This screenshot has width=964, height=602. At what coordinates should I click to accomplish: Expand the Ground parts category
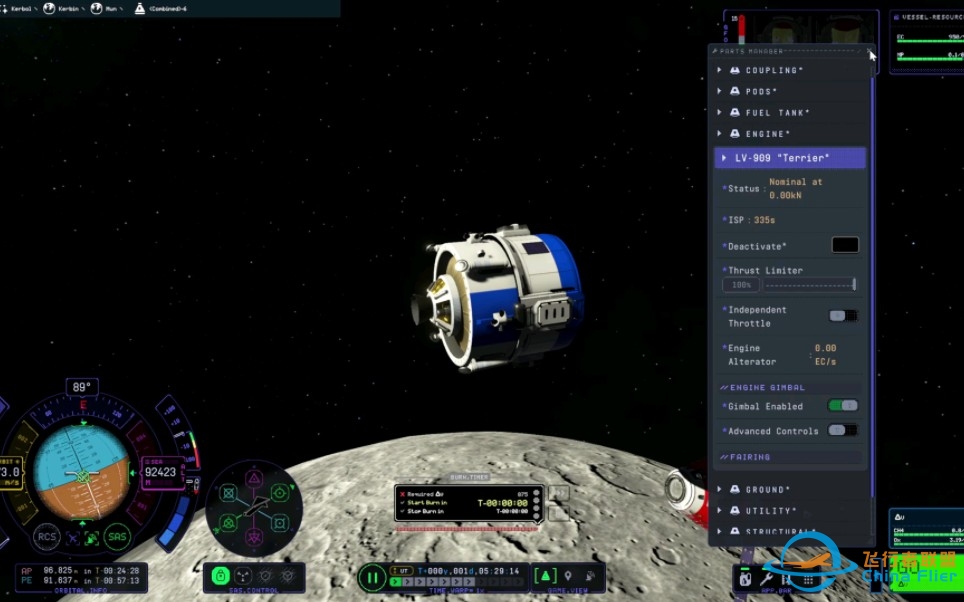[767, 489]
